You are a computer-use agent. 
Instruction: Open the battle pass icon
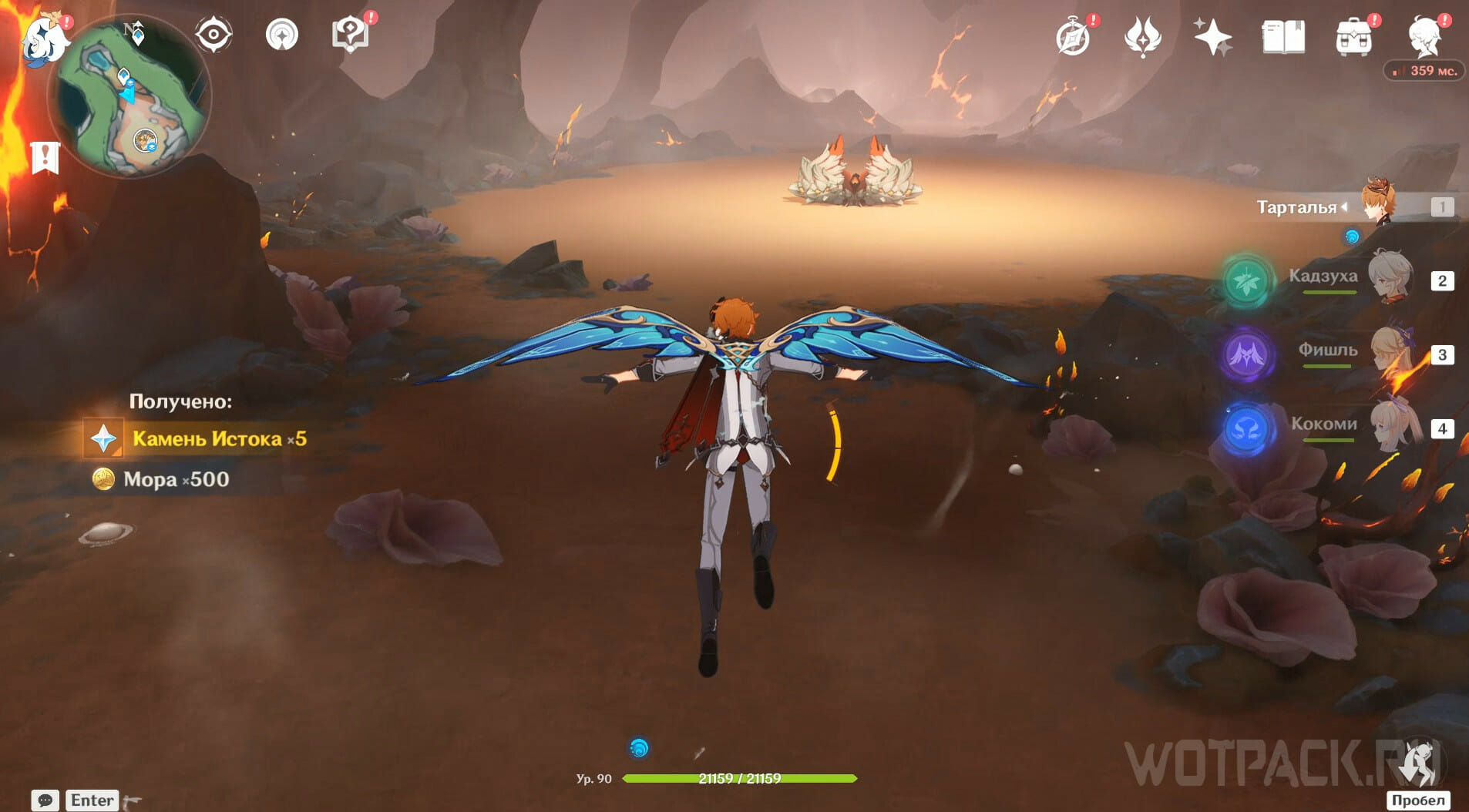tap(1142, 37)
